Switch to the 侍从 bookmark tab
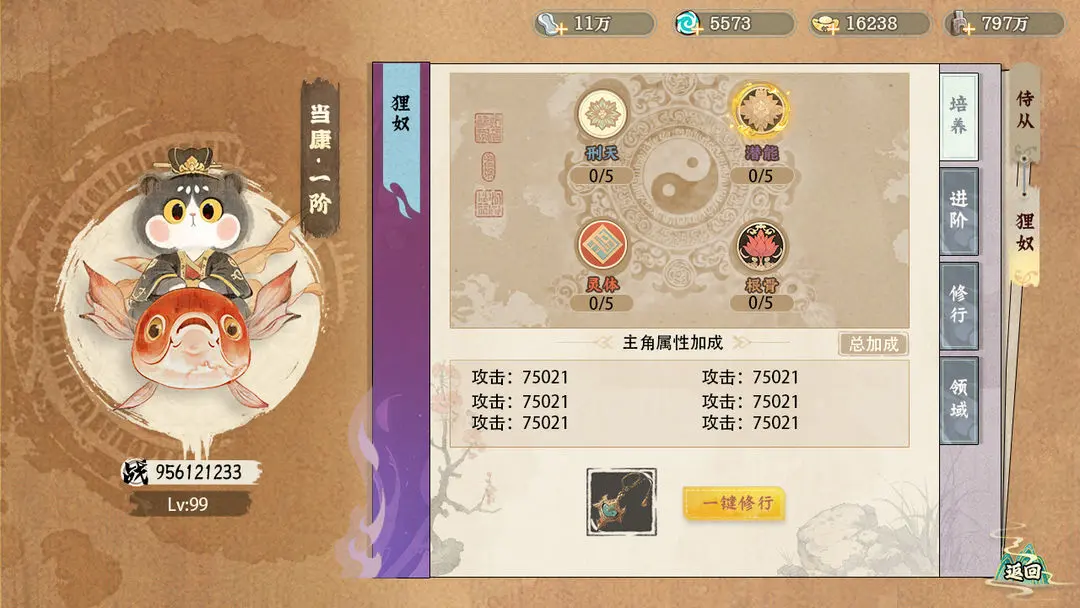Viewport: 1080px width, 608px height. (x=1025, y=111)
